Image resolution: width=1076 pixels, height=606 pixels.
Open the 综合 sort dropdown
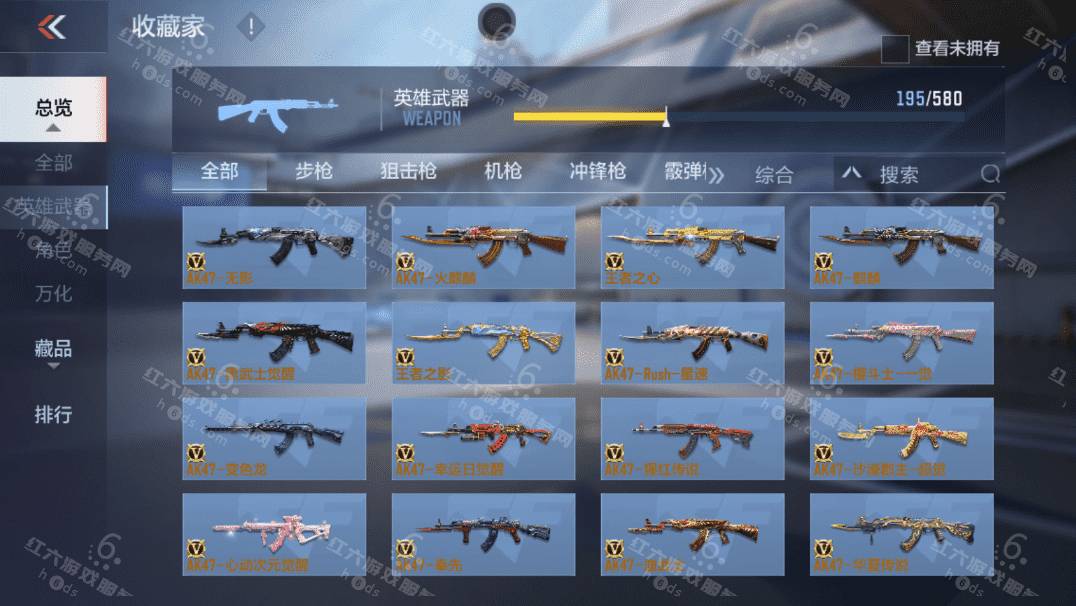[x=773, y=175]
